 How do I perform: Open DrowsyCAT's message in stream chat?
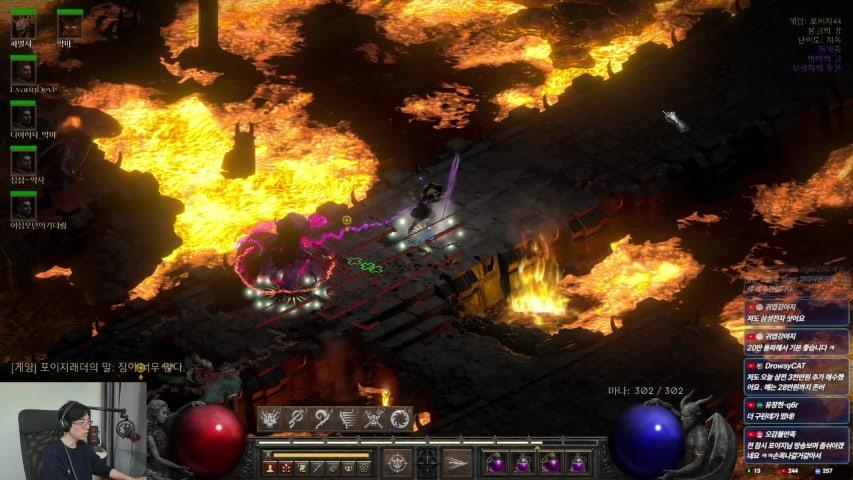(x=797, y=374)
